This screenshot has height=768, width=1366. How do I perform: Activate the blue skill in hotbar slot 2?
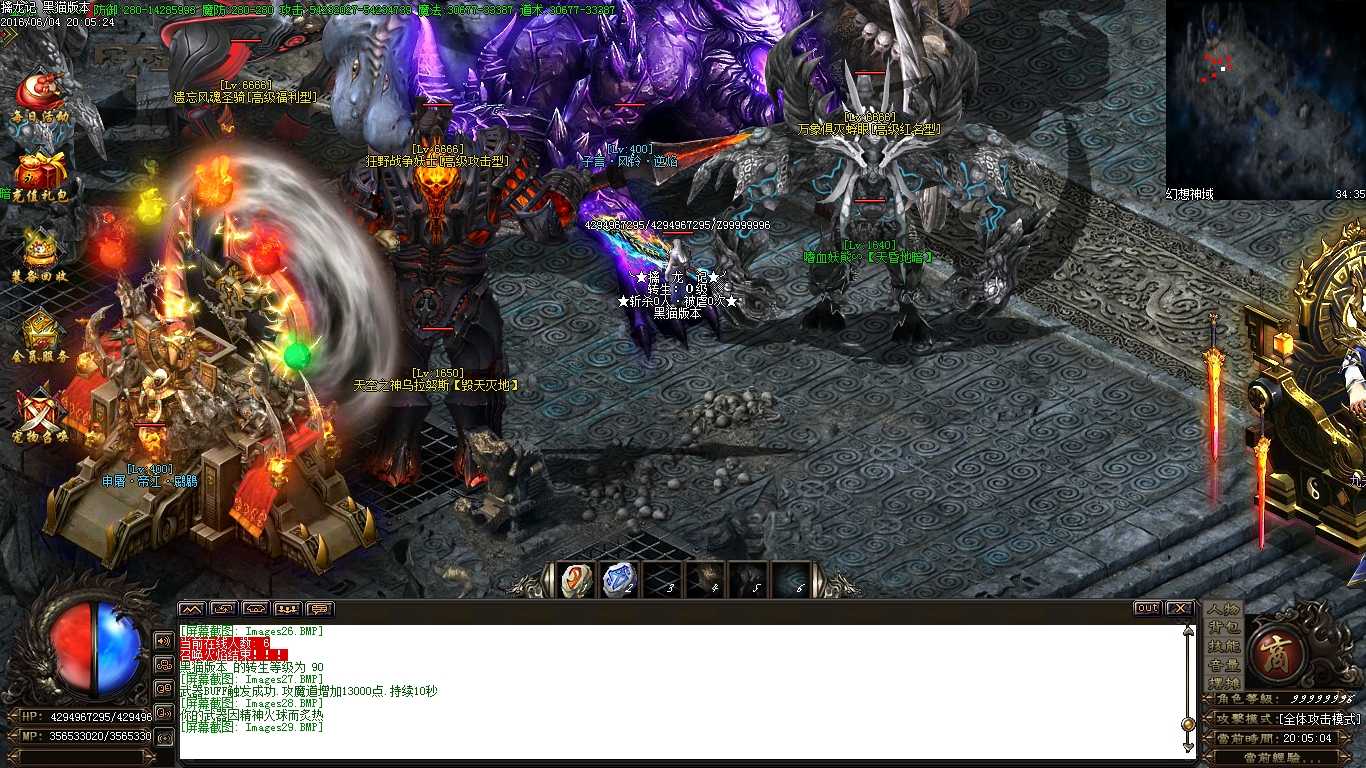click(x=618, y=580)
